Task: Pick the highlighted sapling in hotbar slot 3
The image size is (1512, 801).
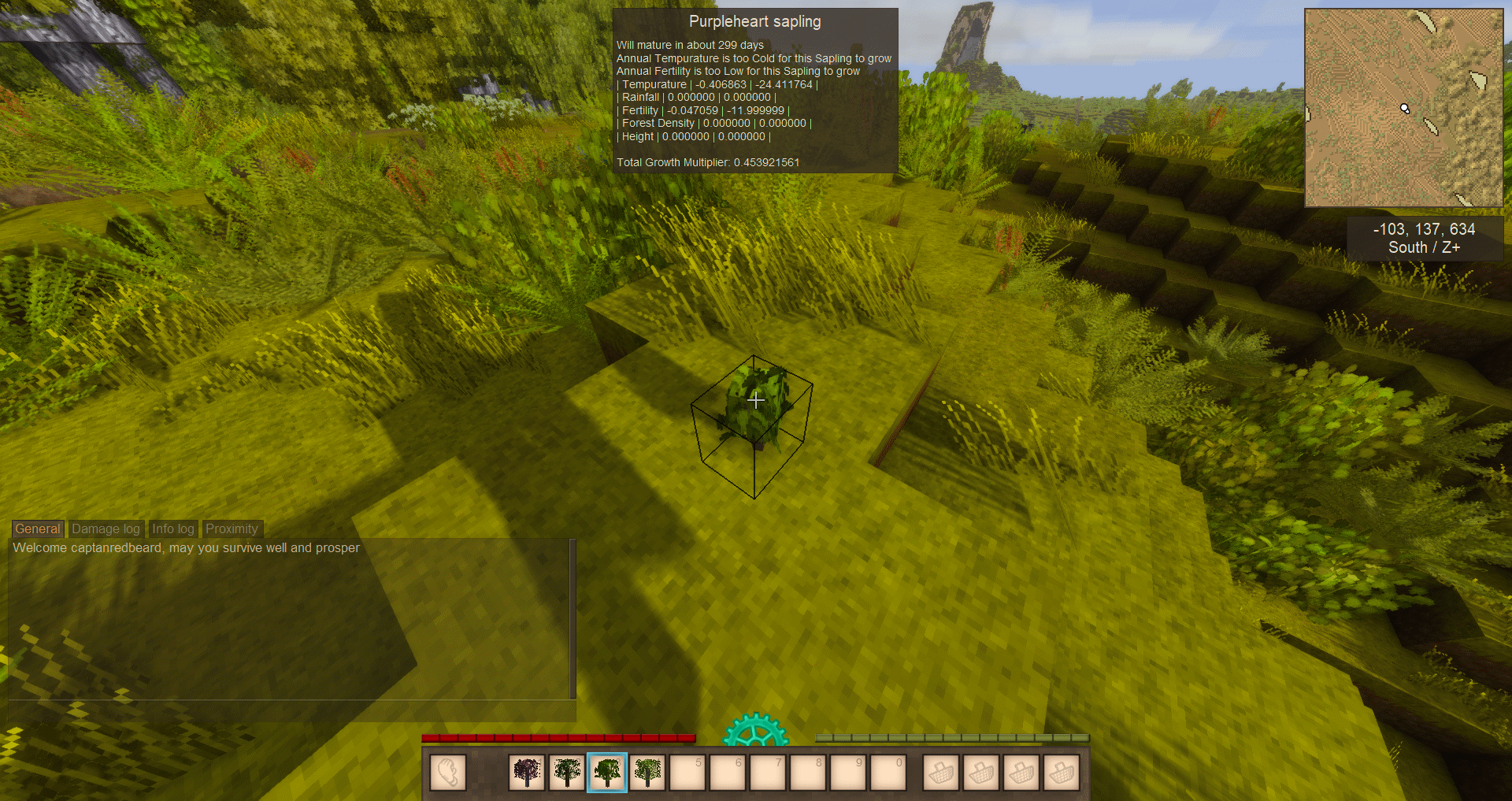Action: [607, 772]
